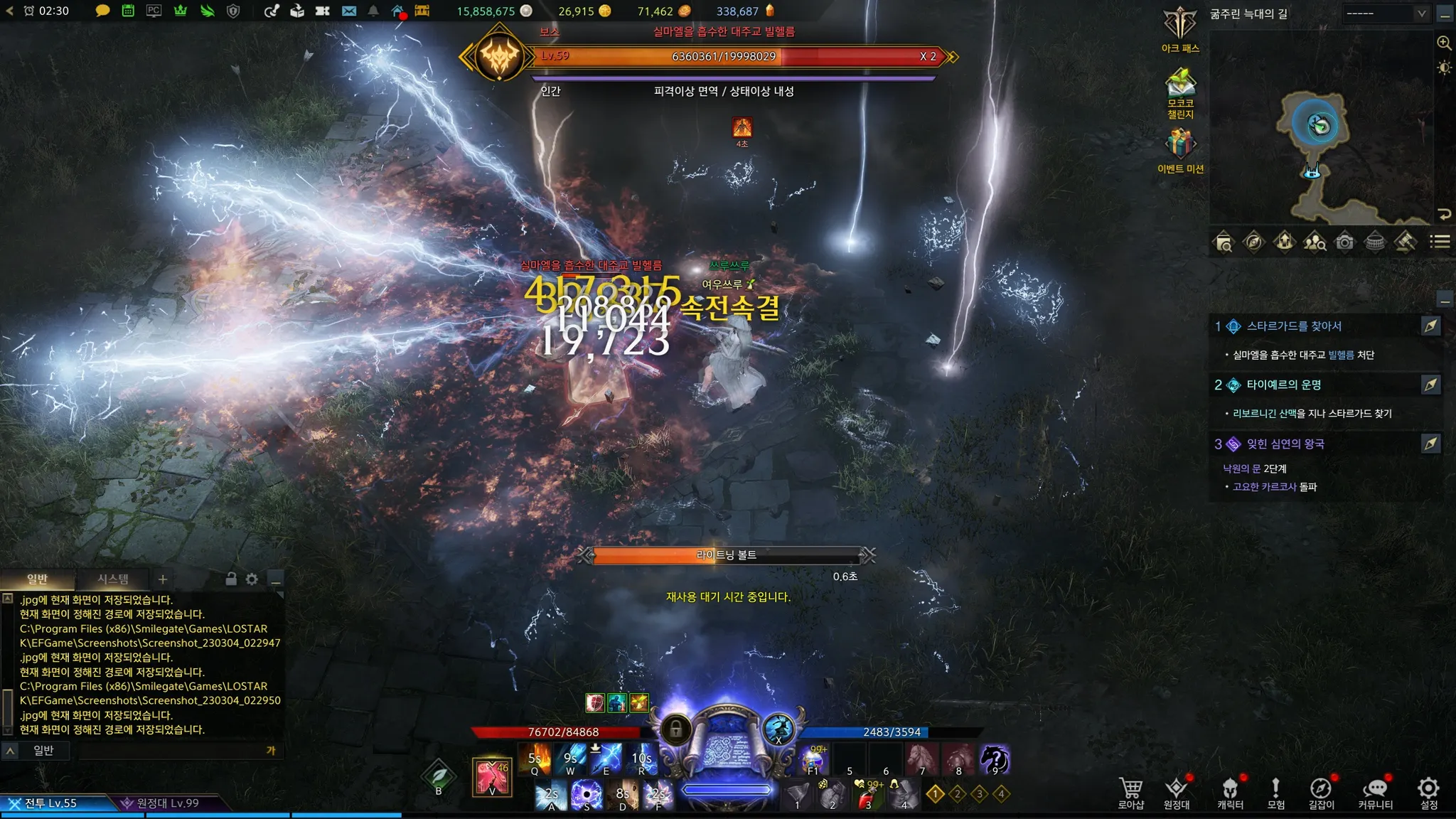The height and width of the screenshot is (819, 1456).
Task: Open the 길잡이 guide menu
Action: 1321,791
